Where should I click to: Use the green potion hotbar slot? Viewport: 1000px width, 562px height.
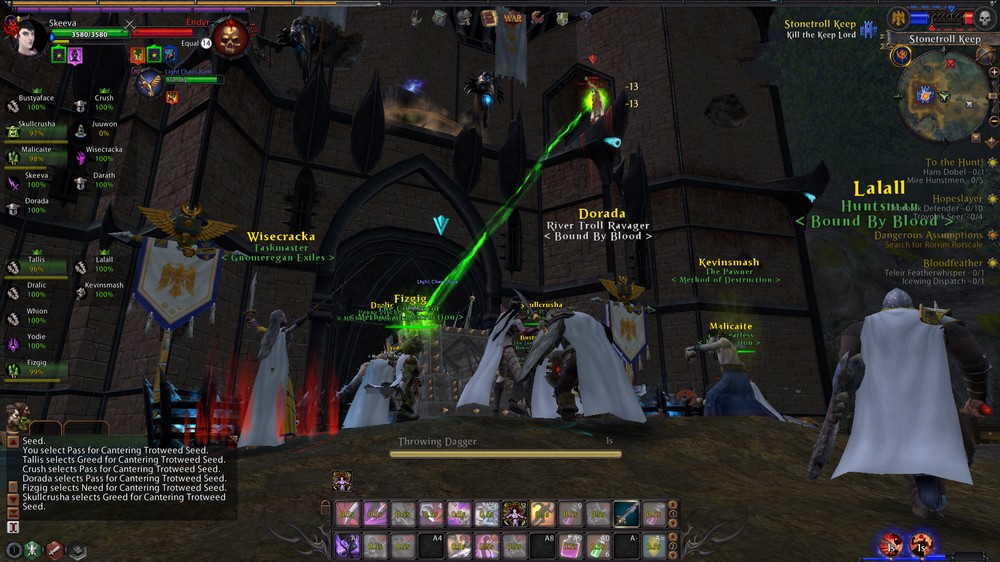599,545
